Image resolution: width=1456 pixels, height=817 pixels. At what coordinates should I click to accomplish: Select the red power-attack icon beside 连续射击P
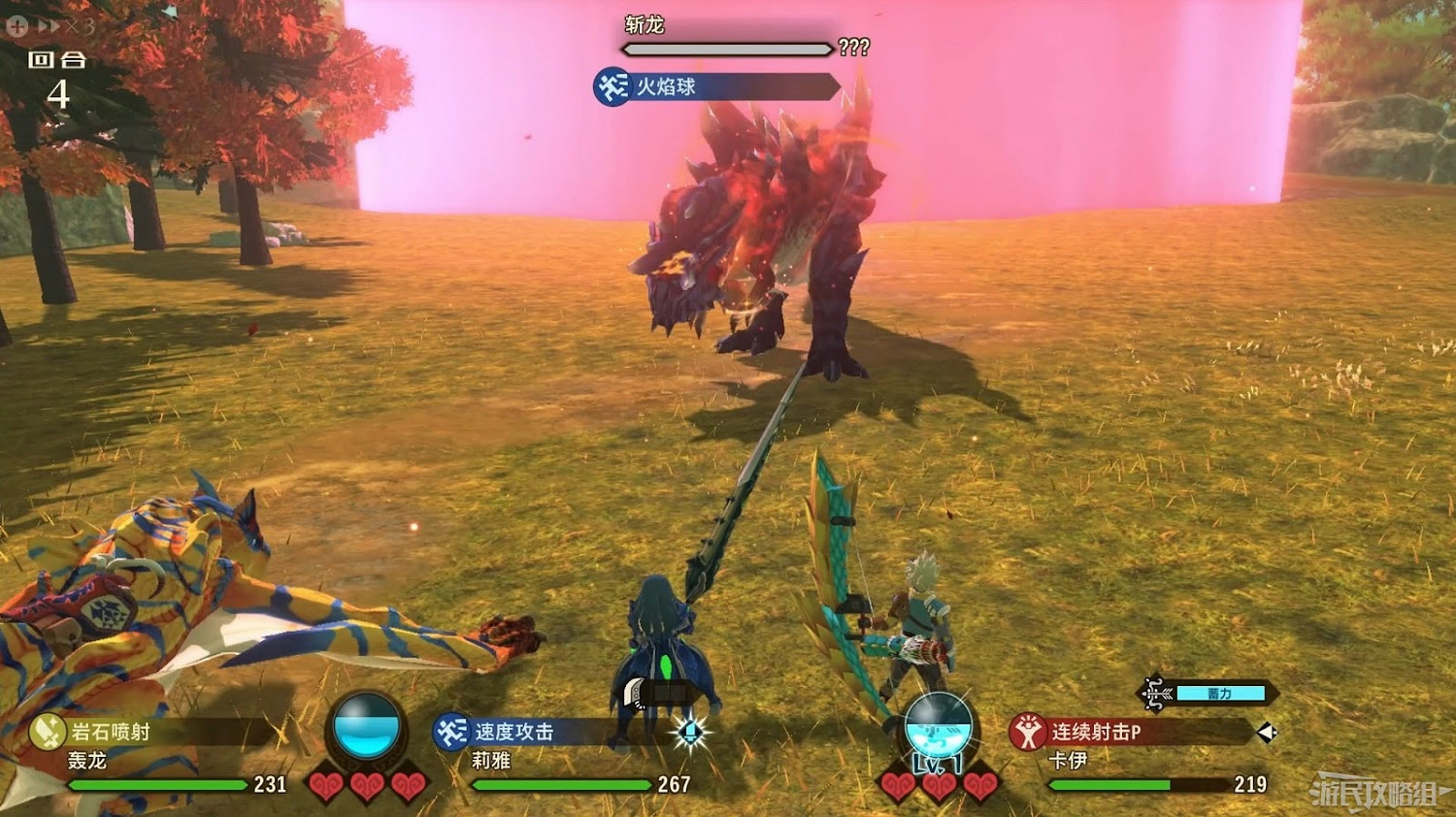coord(1028,732)
